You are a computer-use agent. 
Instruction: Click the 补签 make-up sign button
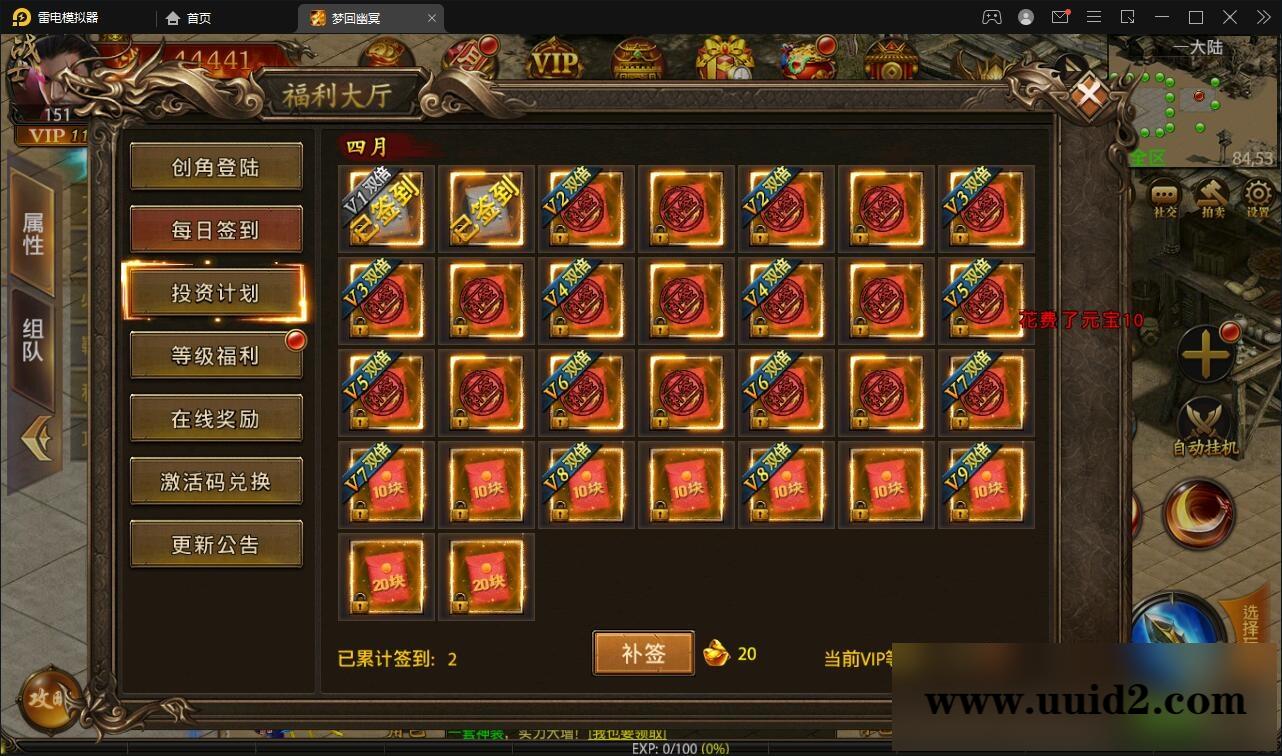click(x=643, y=652)
